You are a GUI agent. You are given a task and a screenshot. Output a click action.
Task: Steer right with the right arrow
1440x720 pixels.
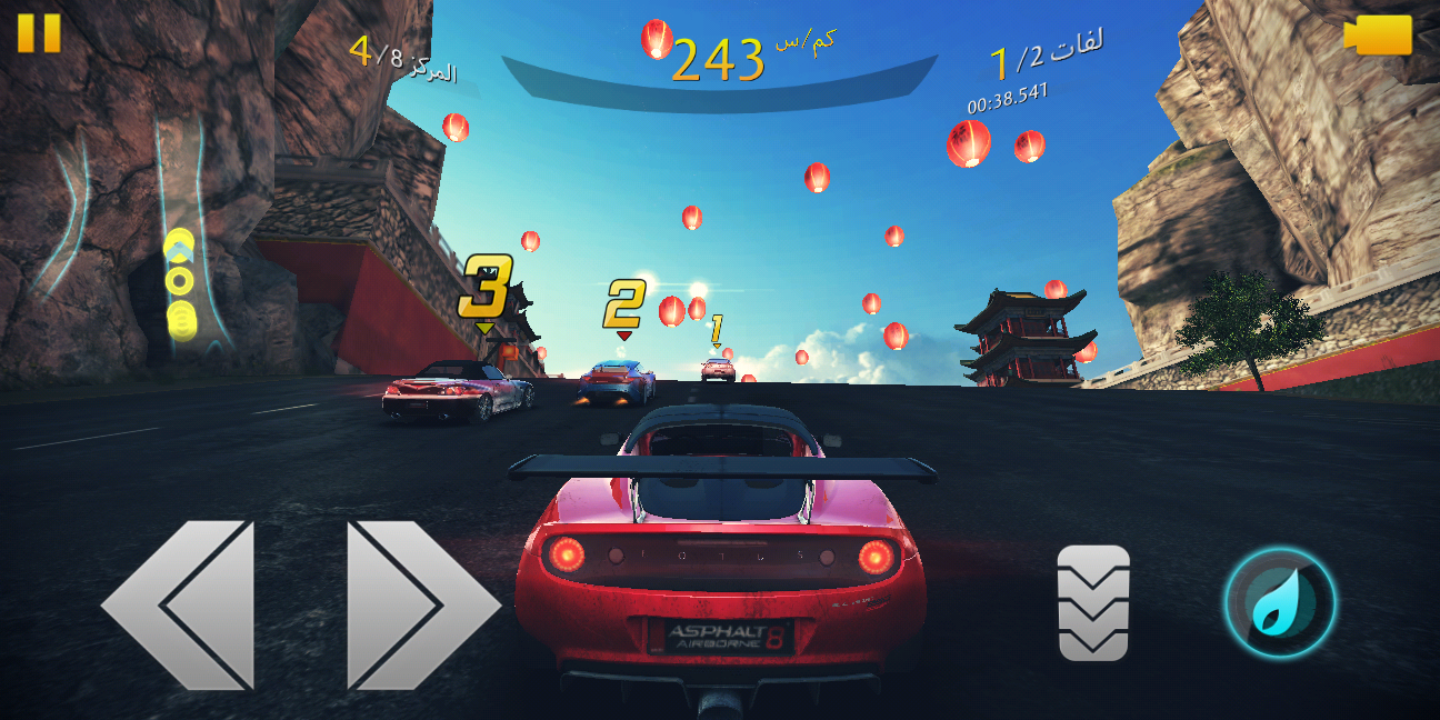coord(420,604)
